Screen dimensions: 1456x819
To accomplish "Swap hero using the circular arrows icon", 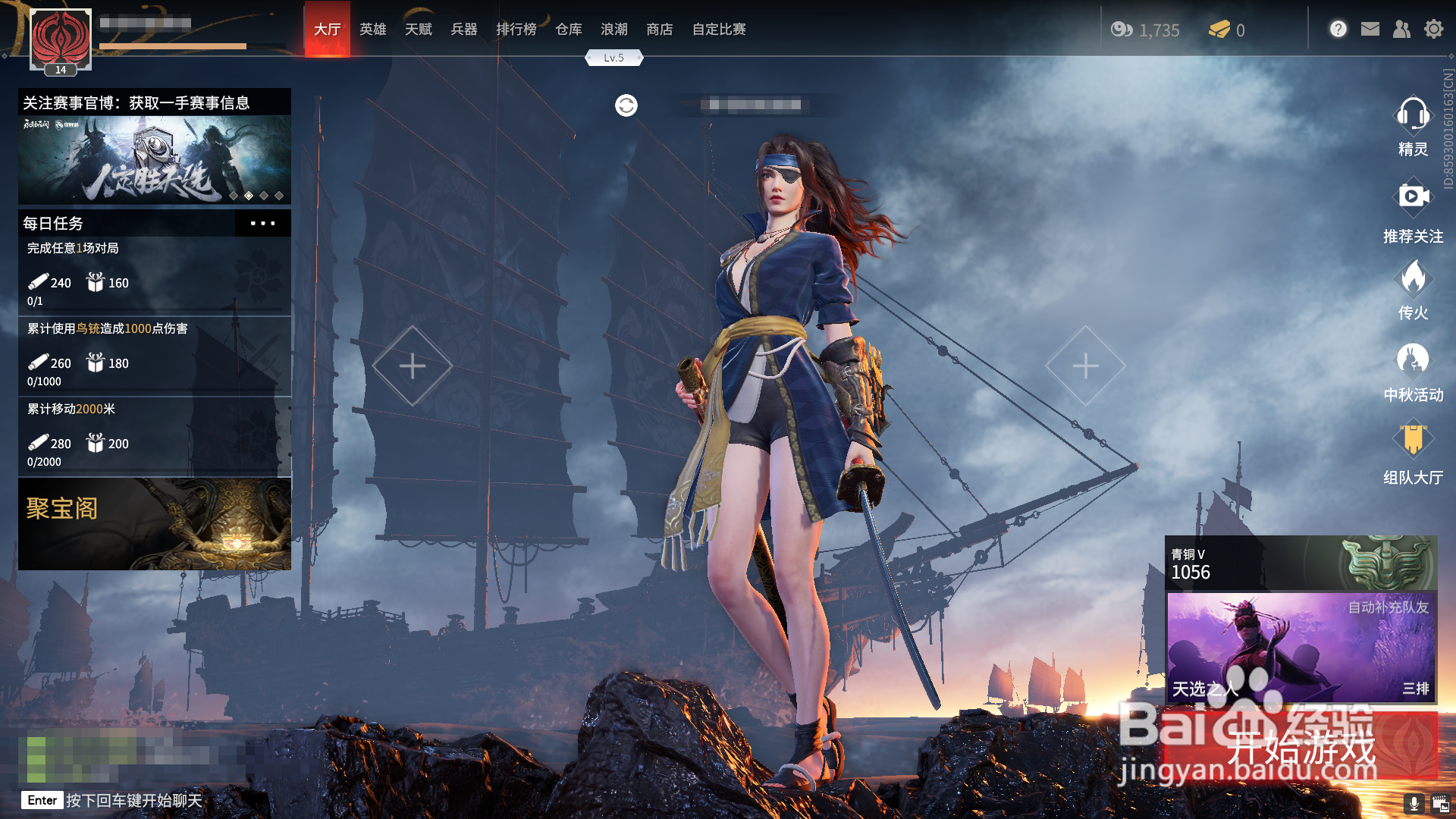I will point(626,105).
